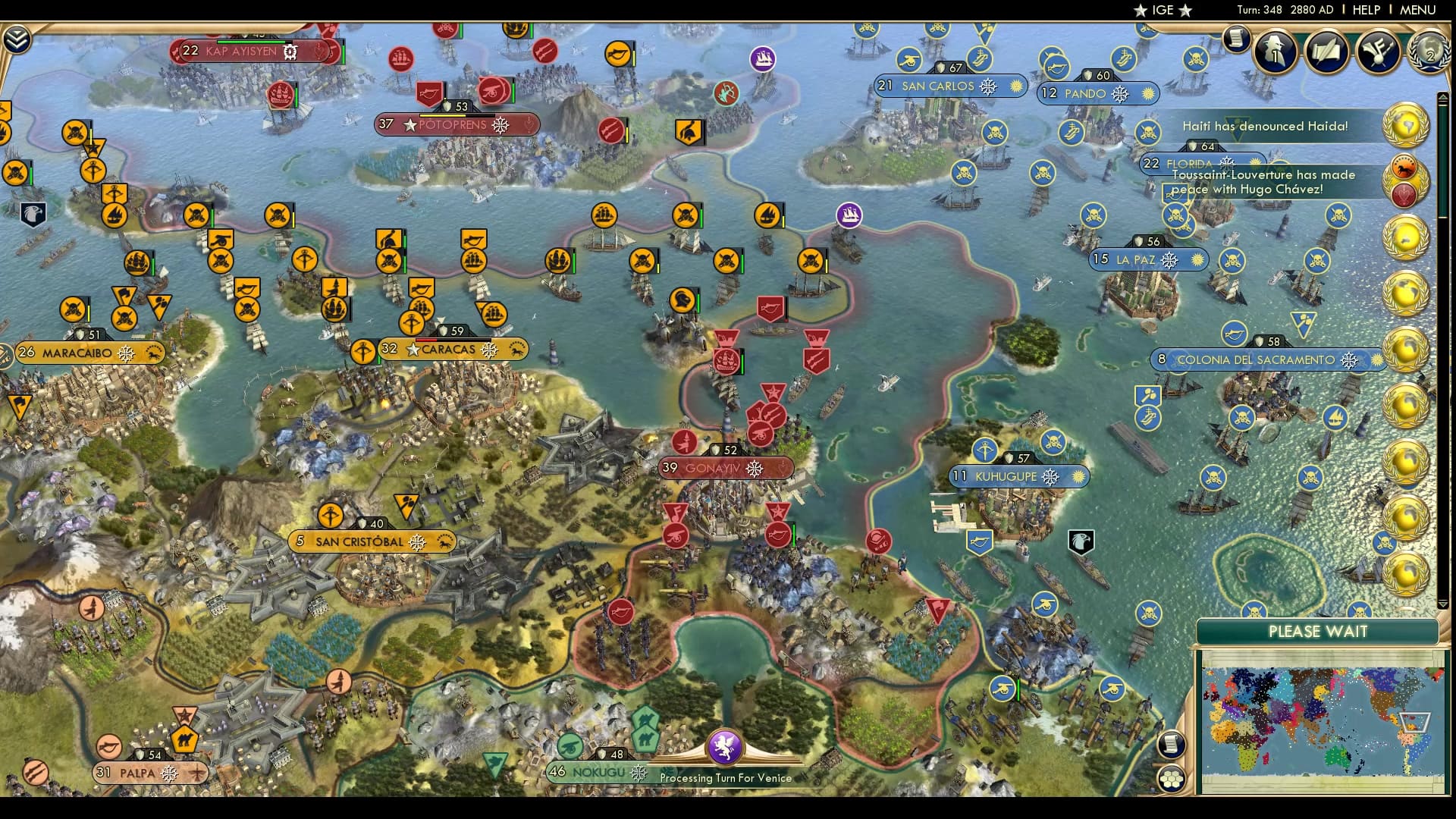The height and width of the screenshot is (819, 1456).
Task: Click the purple Pegasus emblem on the turn banner
Action: pyautogui.click(x=724, y=749)
